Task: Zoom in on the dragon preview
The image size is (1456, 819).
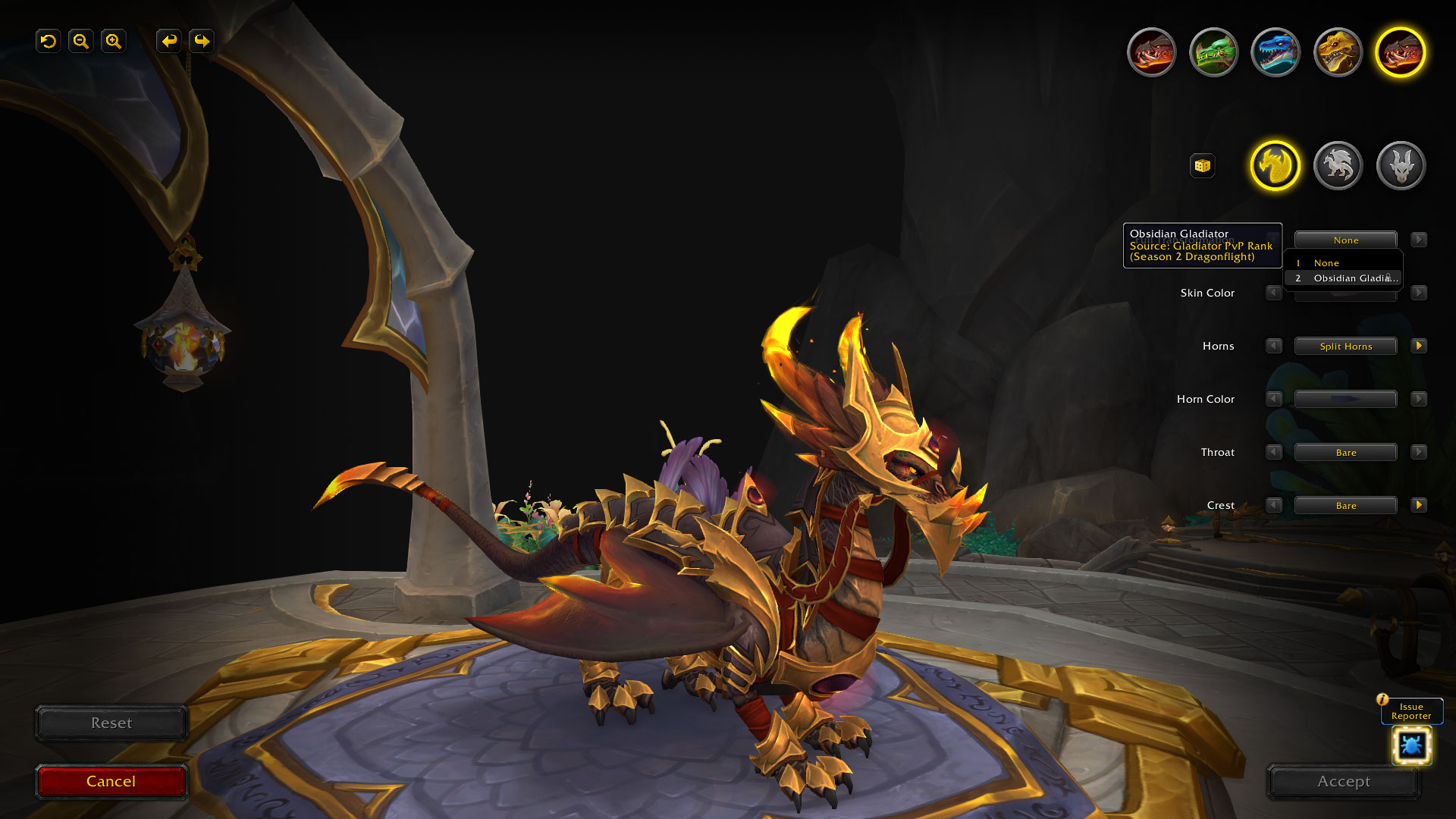Action: pos(114,41)
